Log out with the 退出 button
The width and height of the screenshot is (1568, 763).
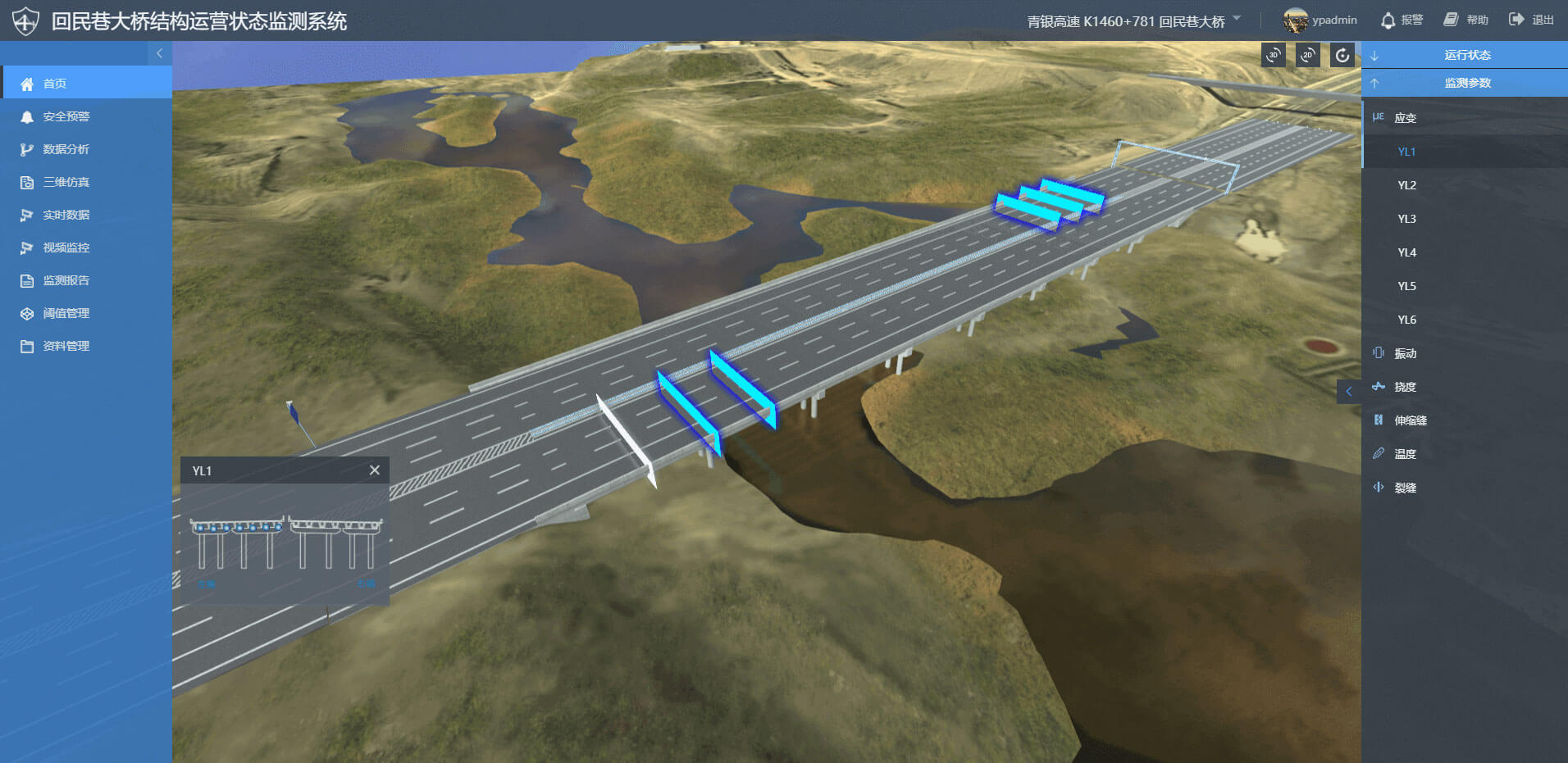pos(1531,20)
